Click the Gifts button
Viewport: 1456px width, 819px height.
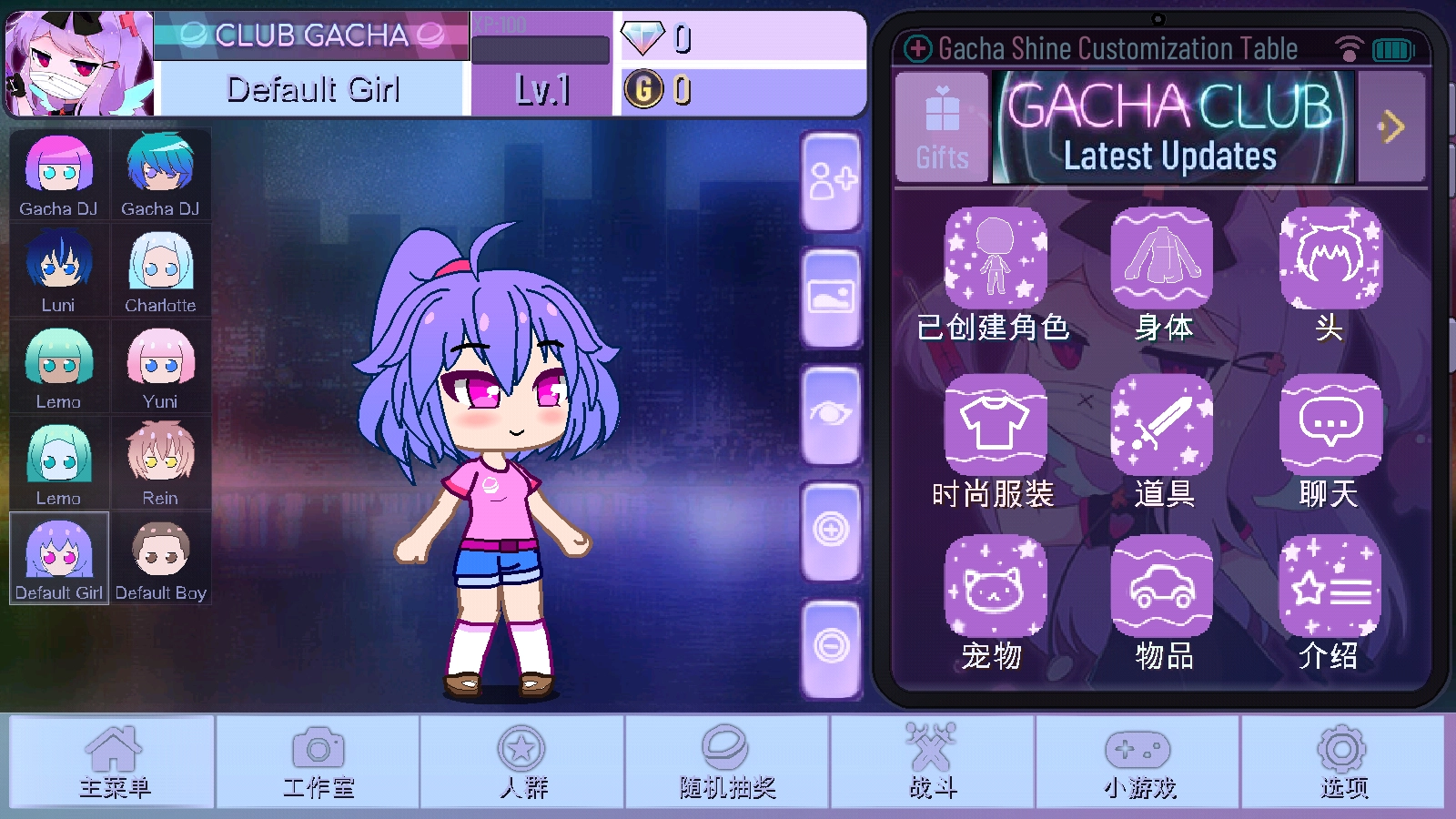(942, 128)
